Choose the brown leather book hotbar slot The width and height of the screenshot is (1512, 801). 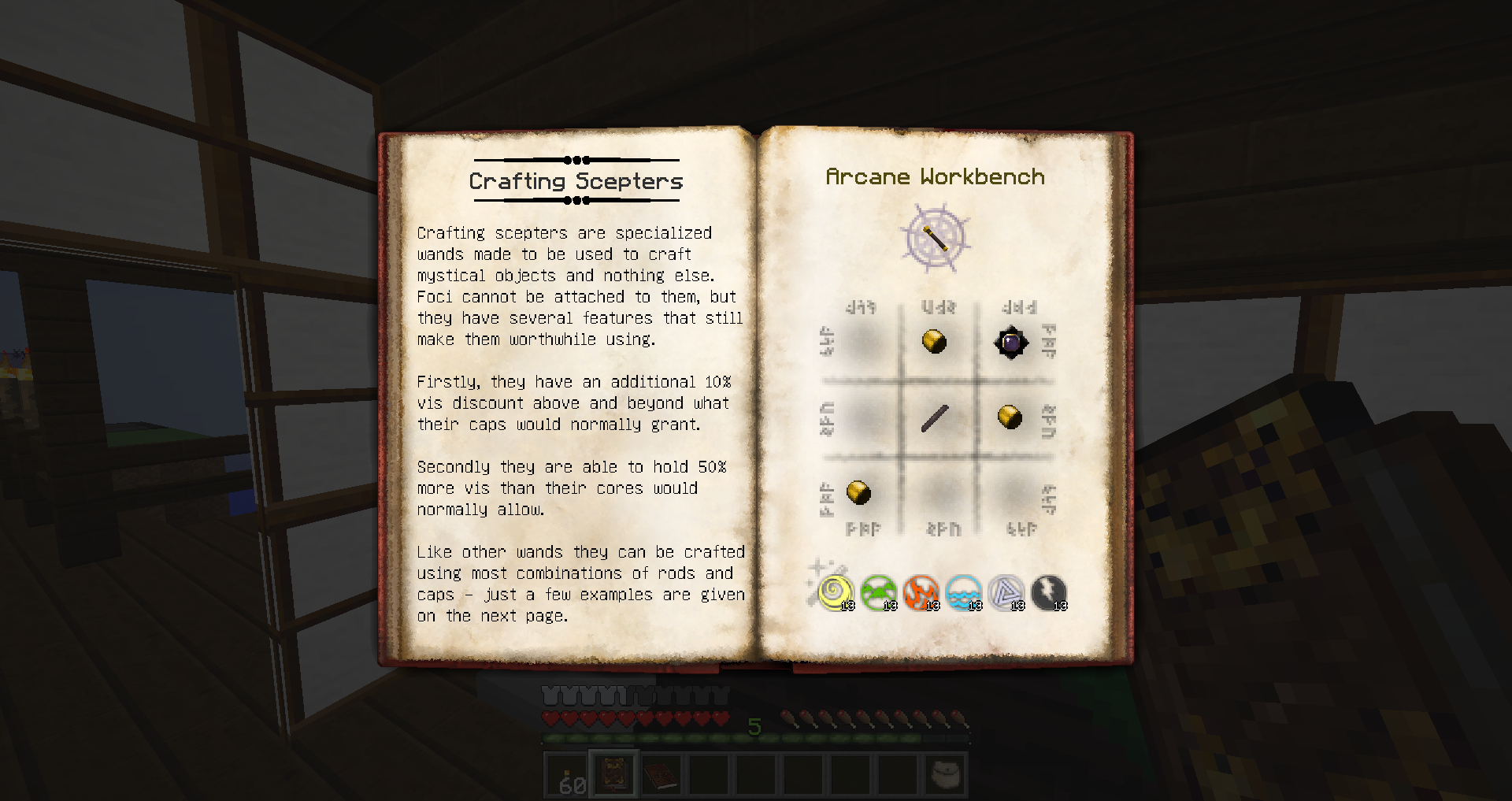pos(661,775)
